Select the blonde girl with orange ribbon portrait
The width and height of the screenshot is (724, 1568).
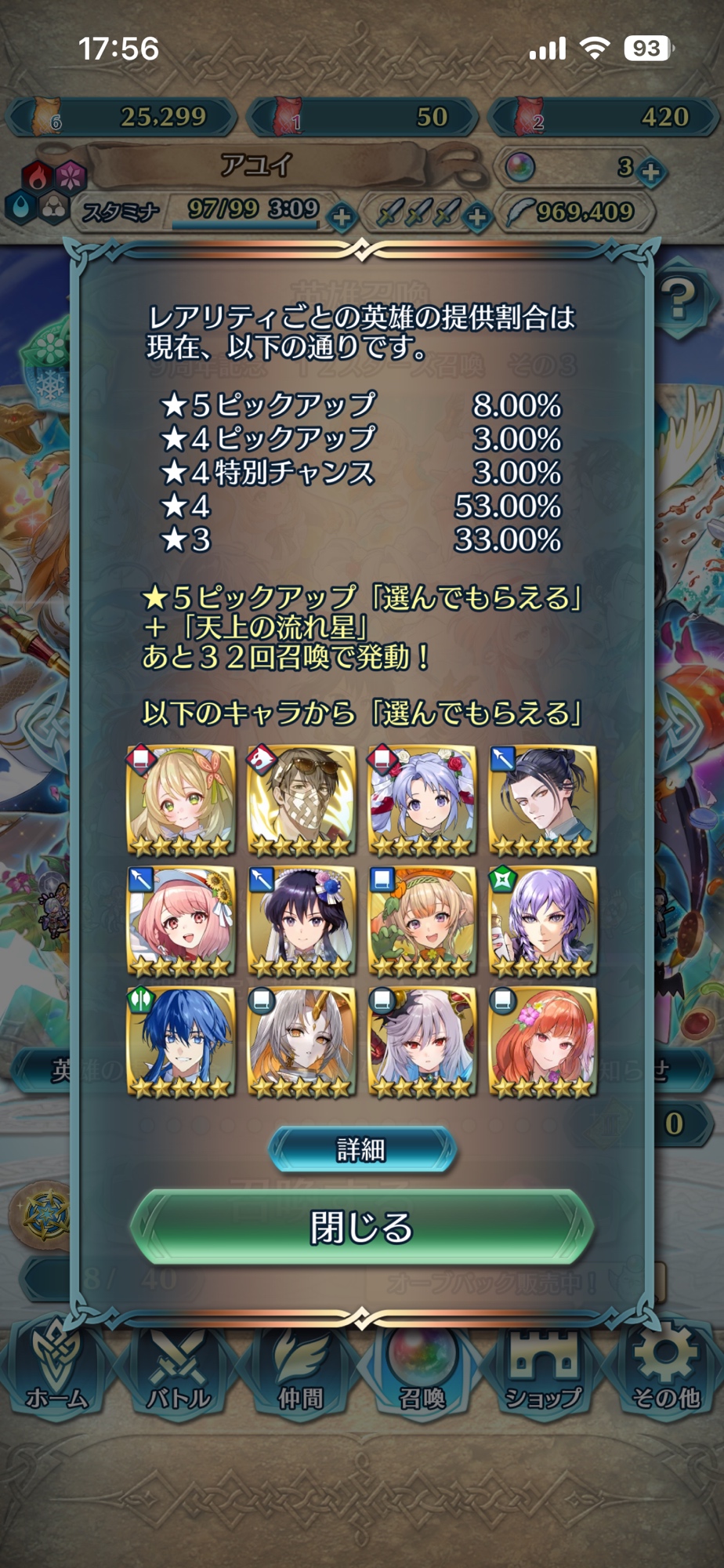click(x=181, y=800)
